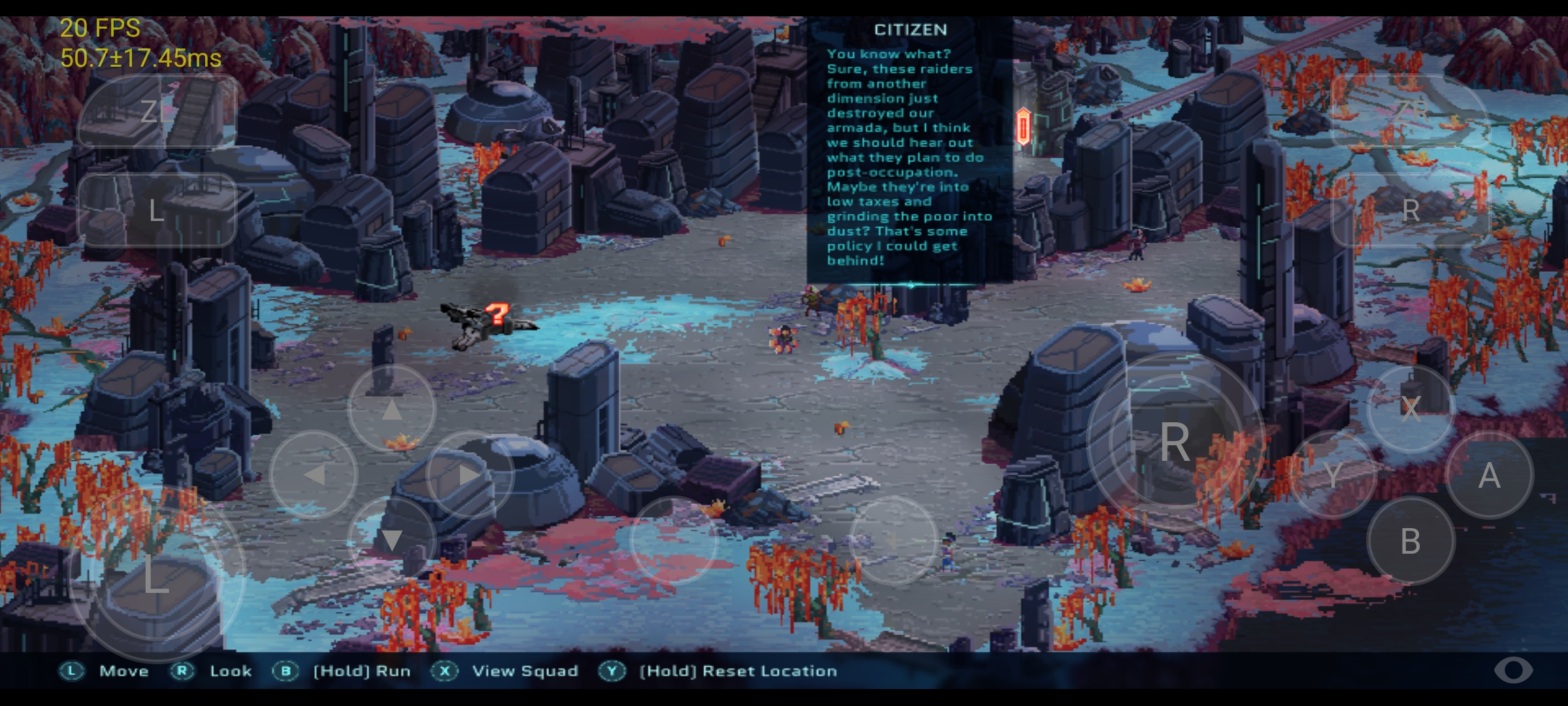The height and width of the screenshot is (706, 1568).
Task: Tap the D-pad up arrow
Action: click(x=391, y=409)
